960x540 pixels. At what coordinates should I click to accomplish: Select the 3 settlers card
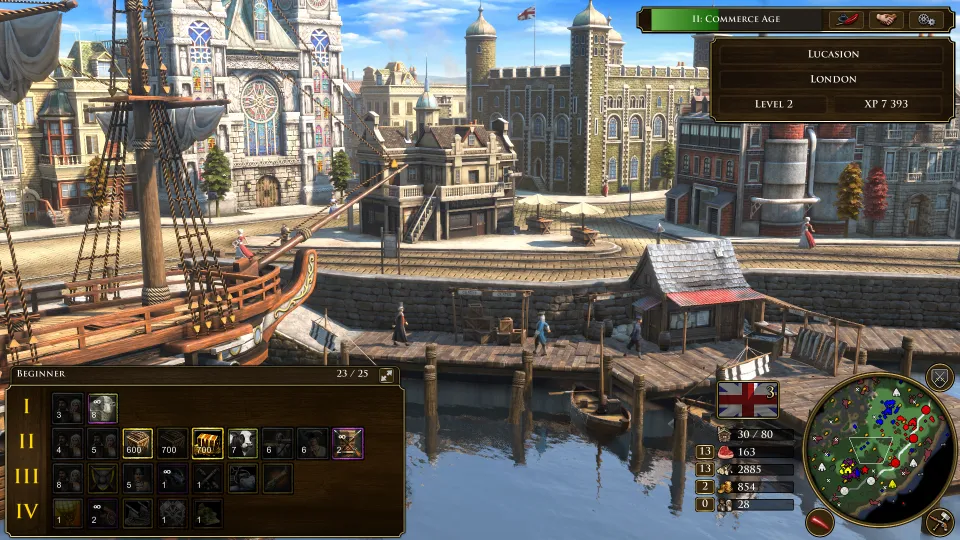pyautogui.click(x=67, y=407)
